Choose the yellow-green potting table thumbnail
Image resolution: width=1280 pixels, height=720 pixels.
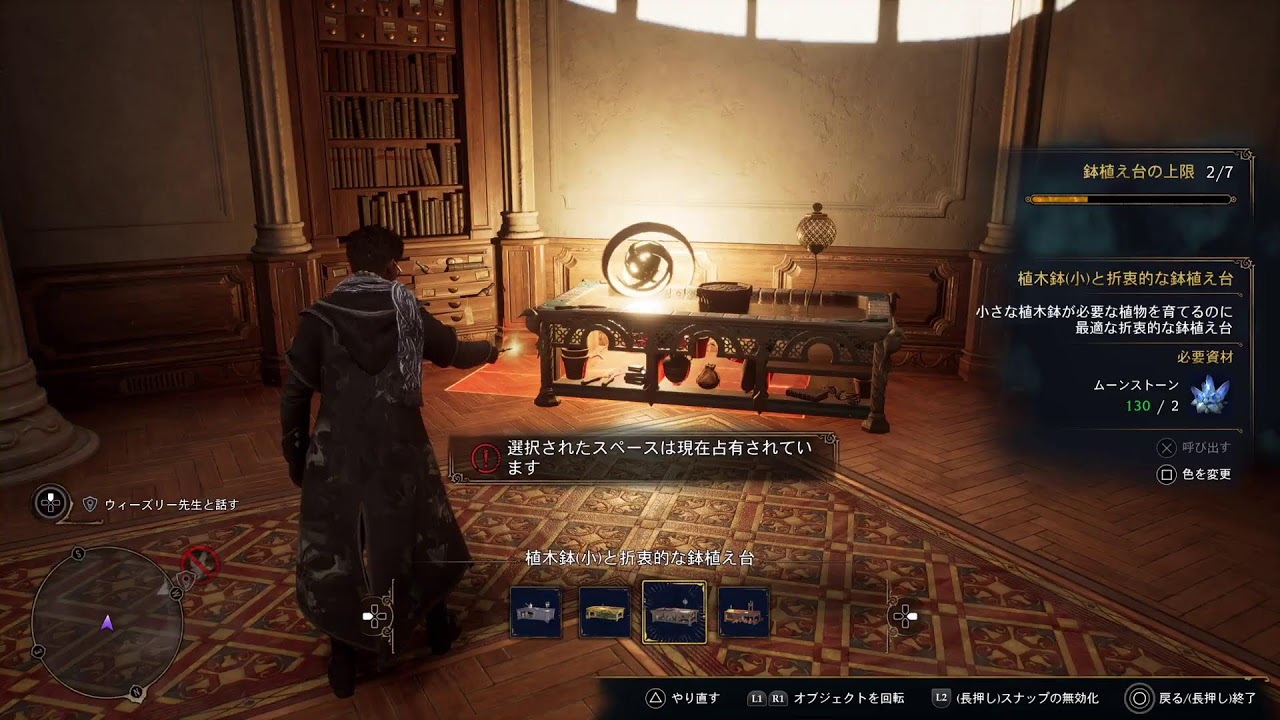(605, 612)
